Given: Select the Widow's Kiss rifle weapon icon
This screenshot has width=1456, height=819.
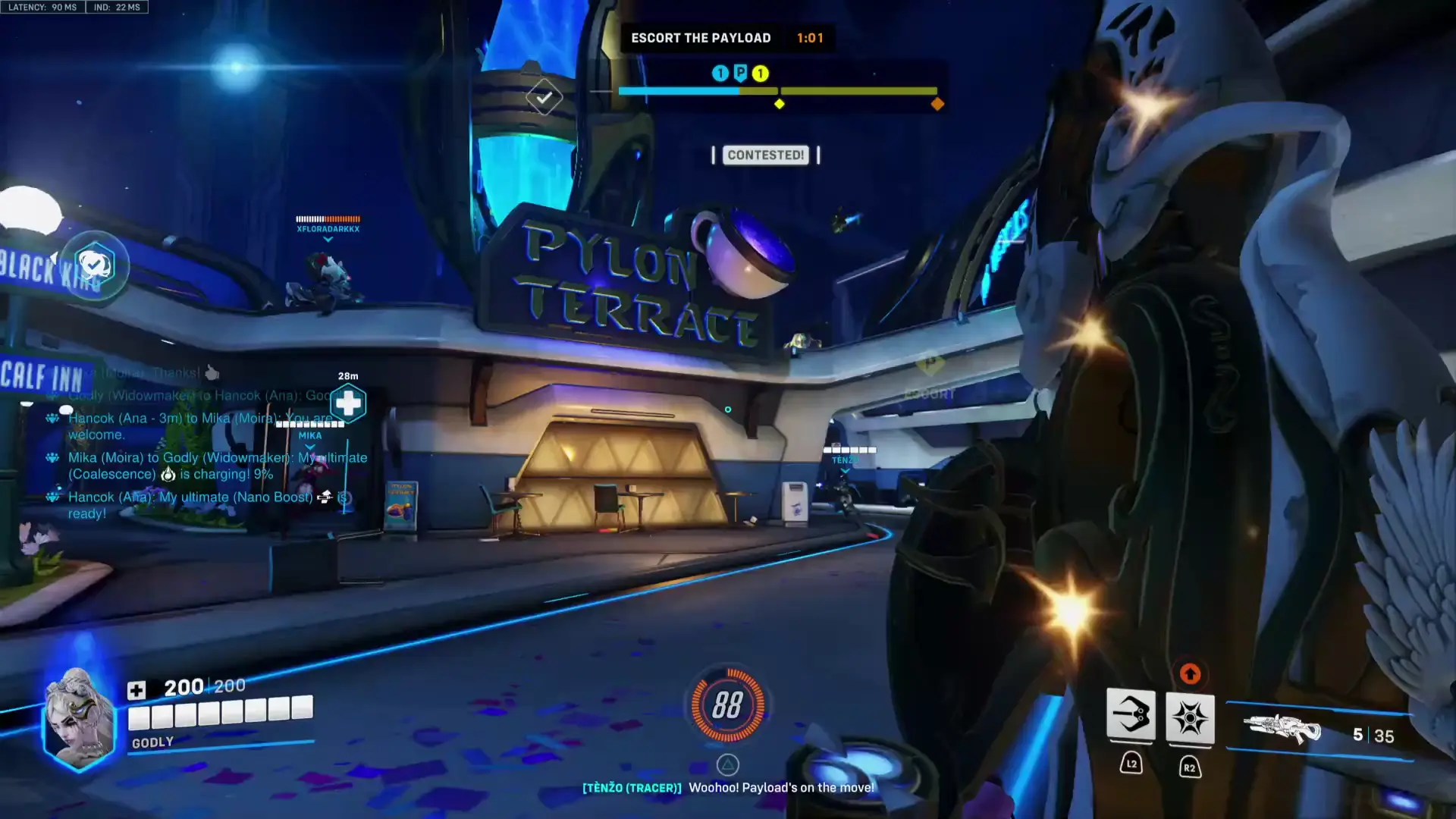Looking at the screenshot, I should pyautogui.click(x=1282, y=730).
